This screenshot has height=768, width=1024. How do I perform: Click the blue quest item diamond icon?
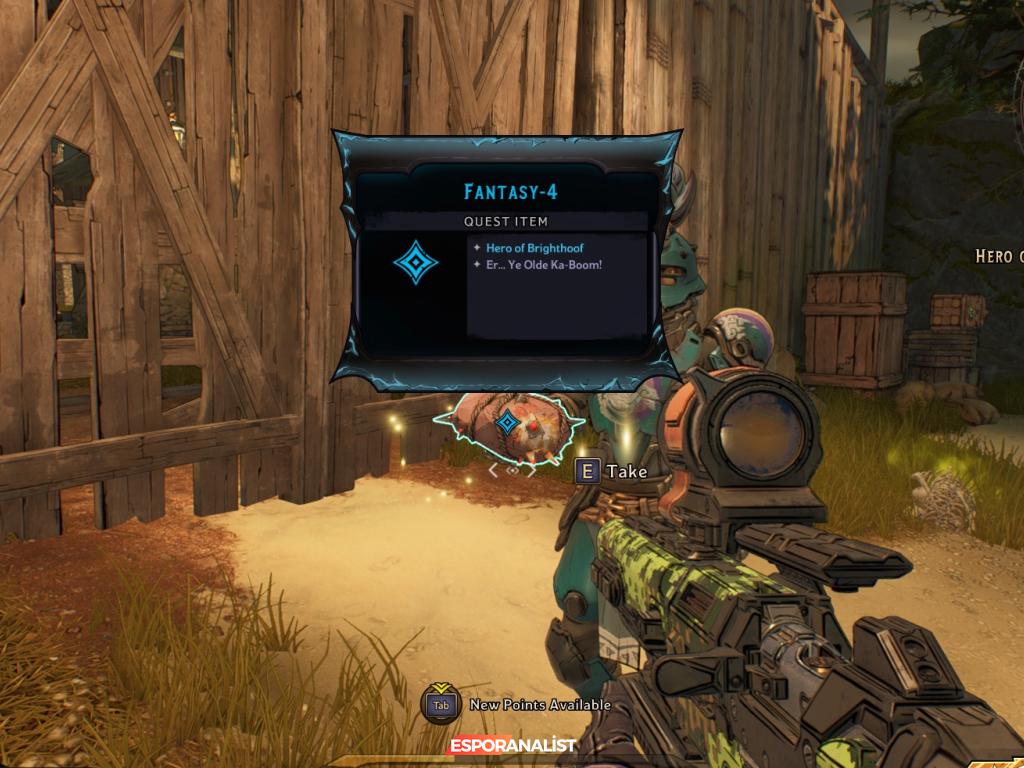pyautogui.click(x=415, y=261)
